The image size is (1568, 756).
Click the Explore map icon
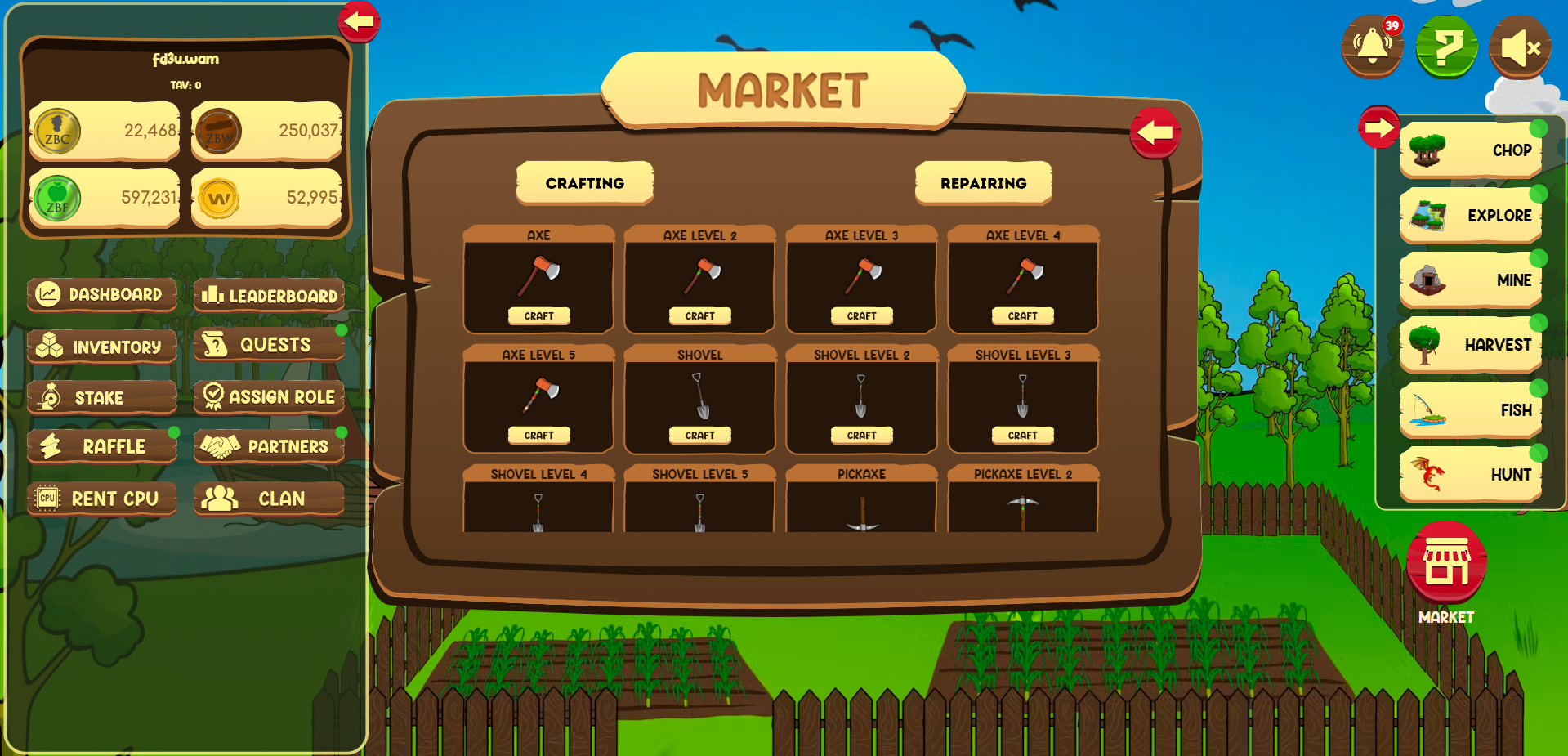tap(1426, 216)
